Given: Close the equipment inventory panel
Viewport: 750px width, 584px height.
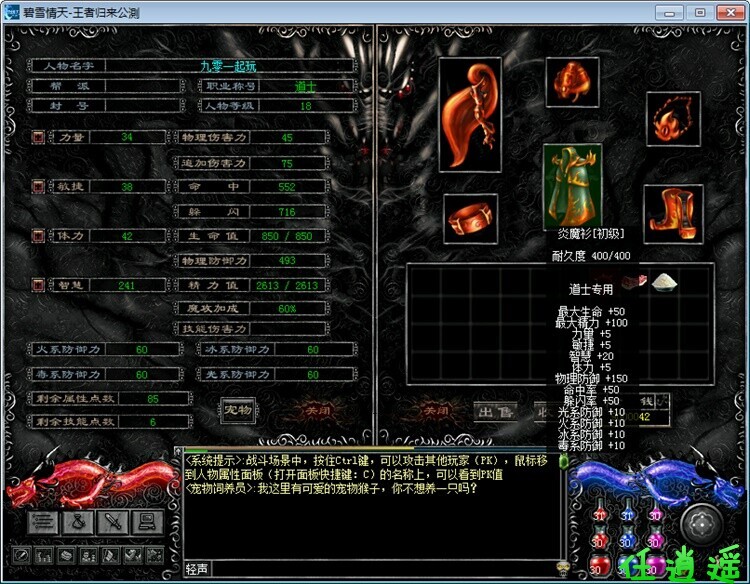Looking at the screenshot, I should (436, 410).
